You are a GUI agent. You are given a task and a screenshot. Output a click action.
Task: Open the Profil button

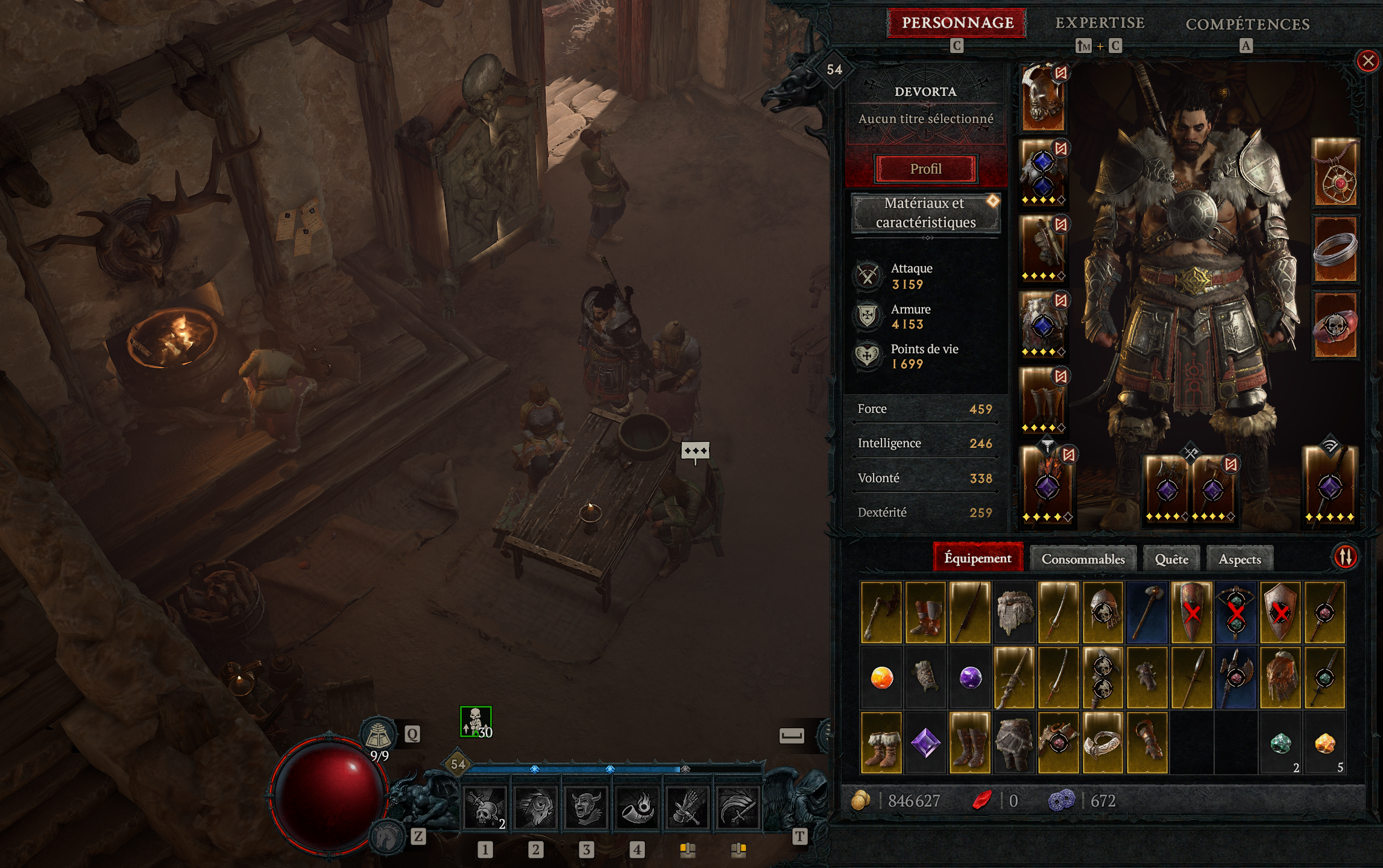(925, 169)
